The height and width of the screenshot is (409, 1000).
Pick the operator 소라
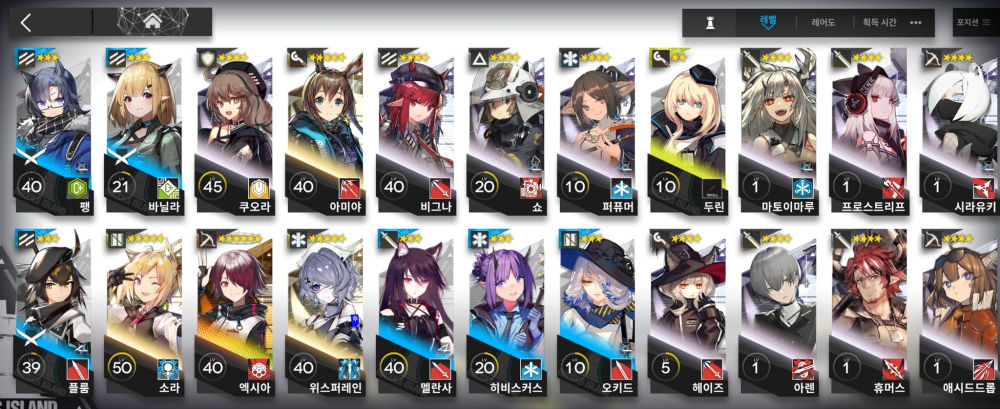pos(143,310)
